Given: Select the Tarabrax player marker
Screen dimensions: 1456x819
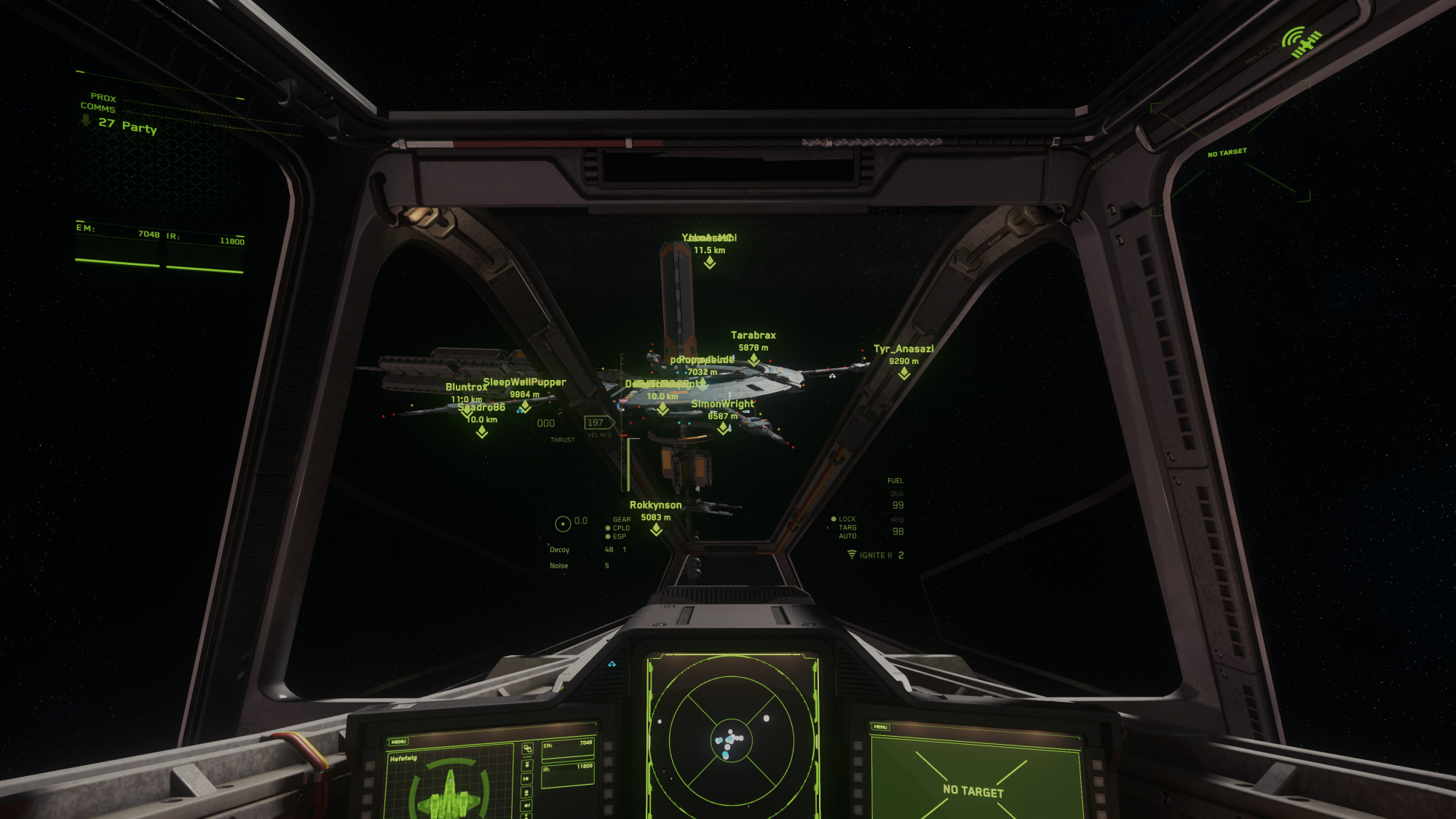Looking at the screenshot, I should point(753,359).
